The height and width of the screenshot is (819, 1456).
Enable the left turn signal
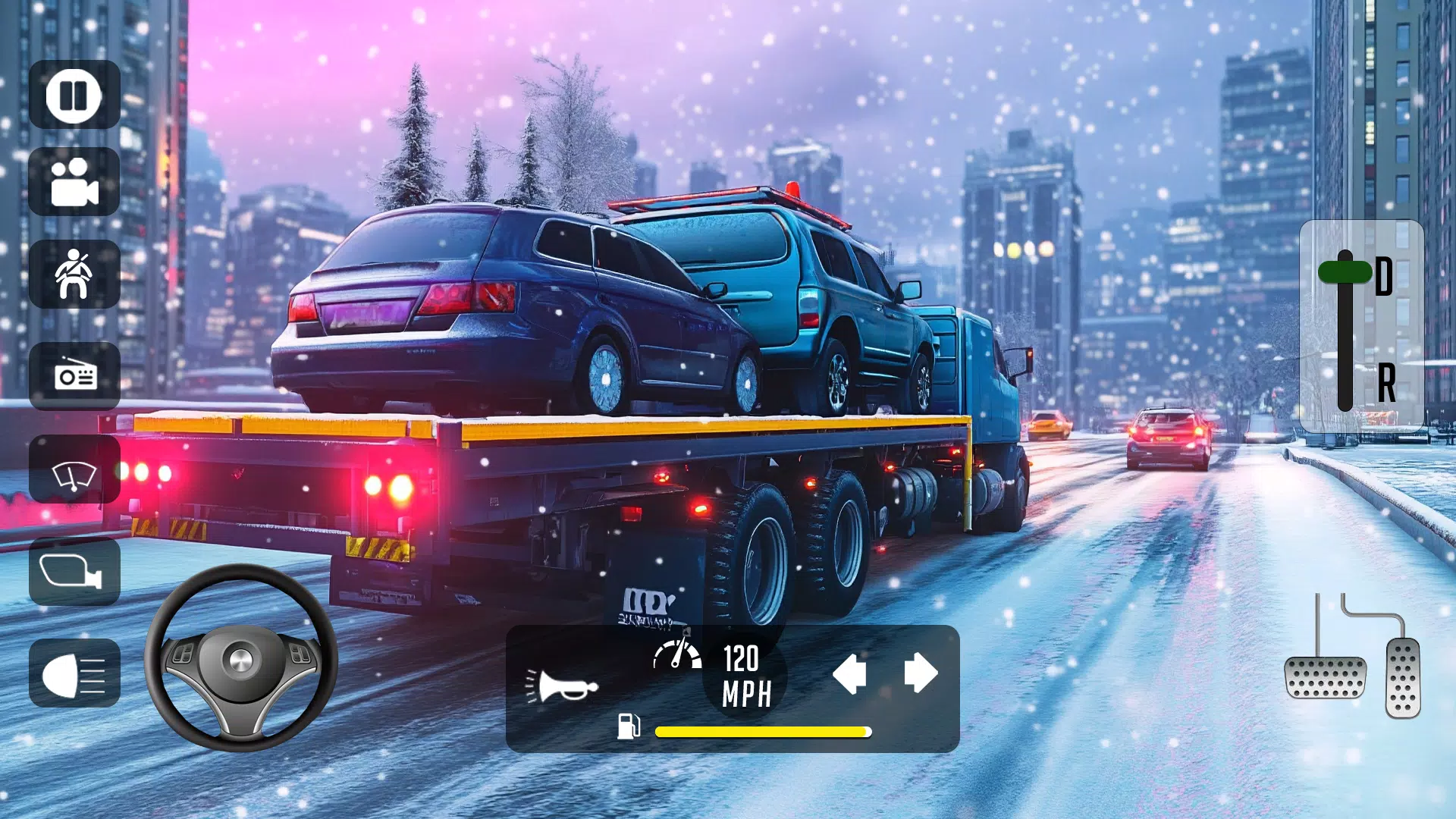point(848,673)
